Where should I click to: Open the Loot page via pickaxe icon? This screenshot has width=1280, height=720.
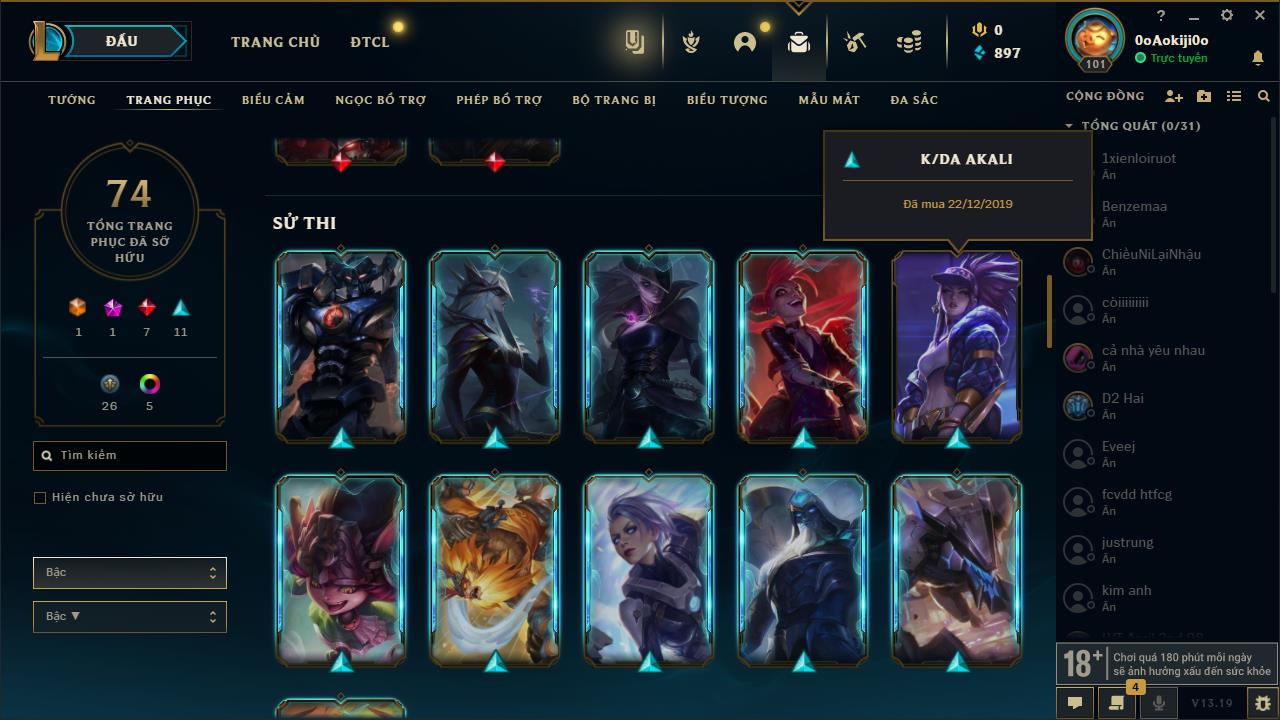855,40
